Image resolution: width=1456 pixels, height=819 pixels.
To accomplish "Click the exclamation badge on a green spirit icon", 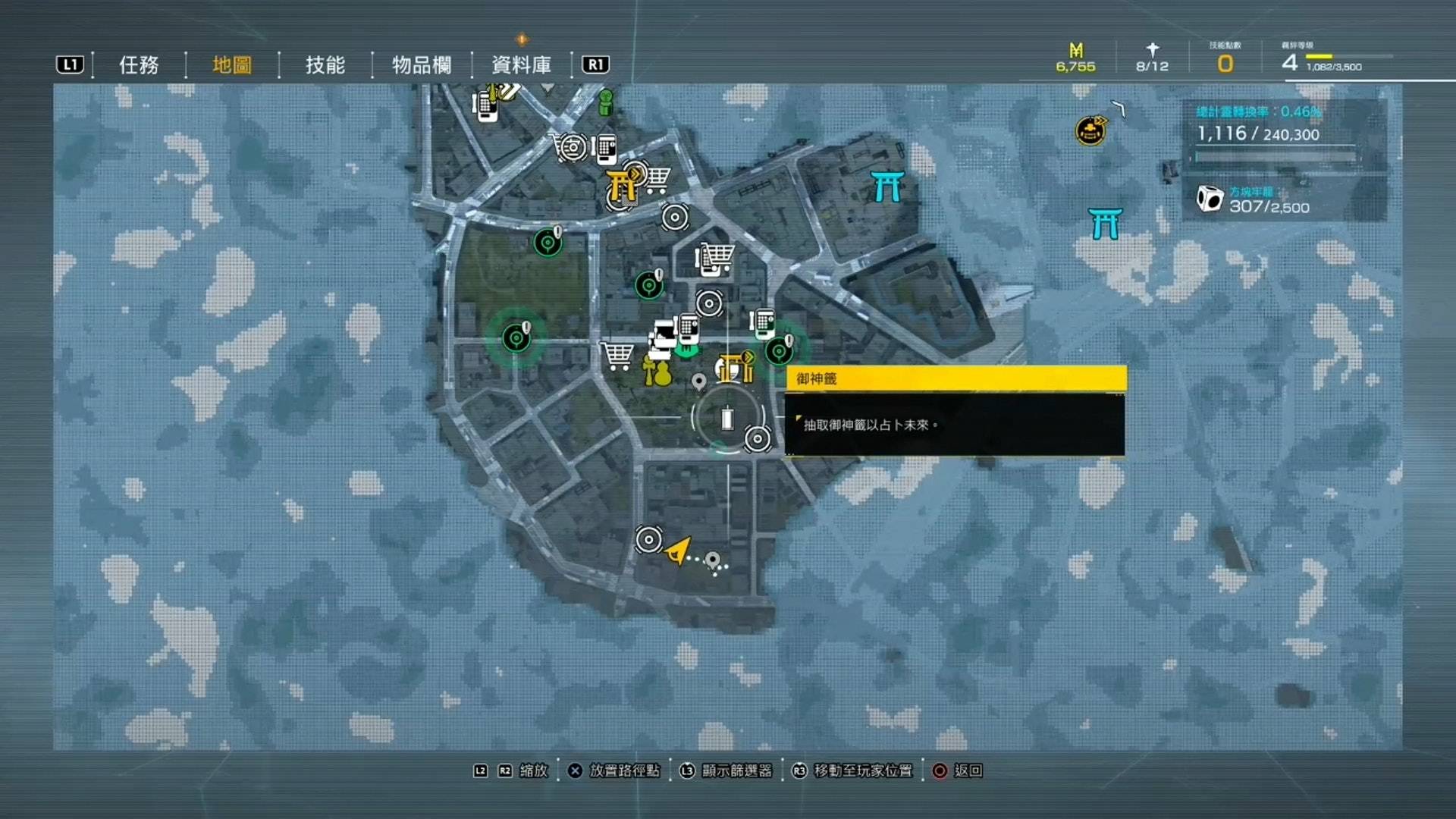I will pos(526,326).
